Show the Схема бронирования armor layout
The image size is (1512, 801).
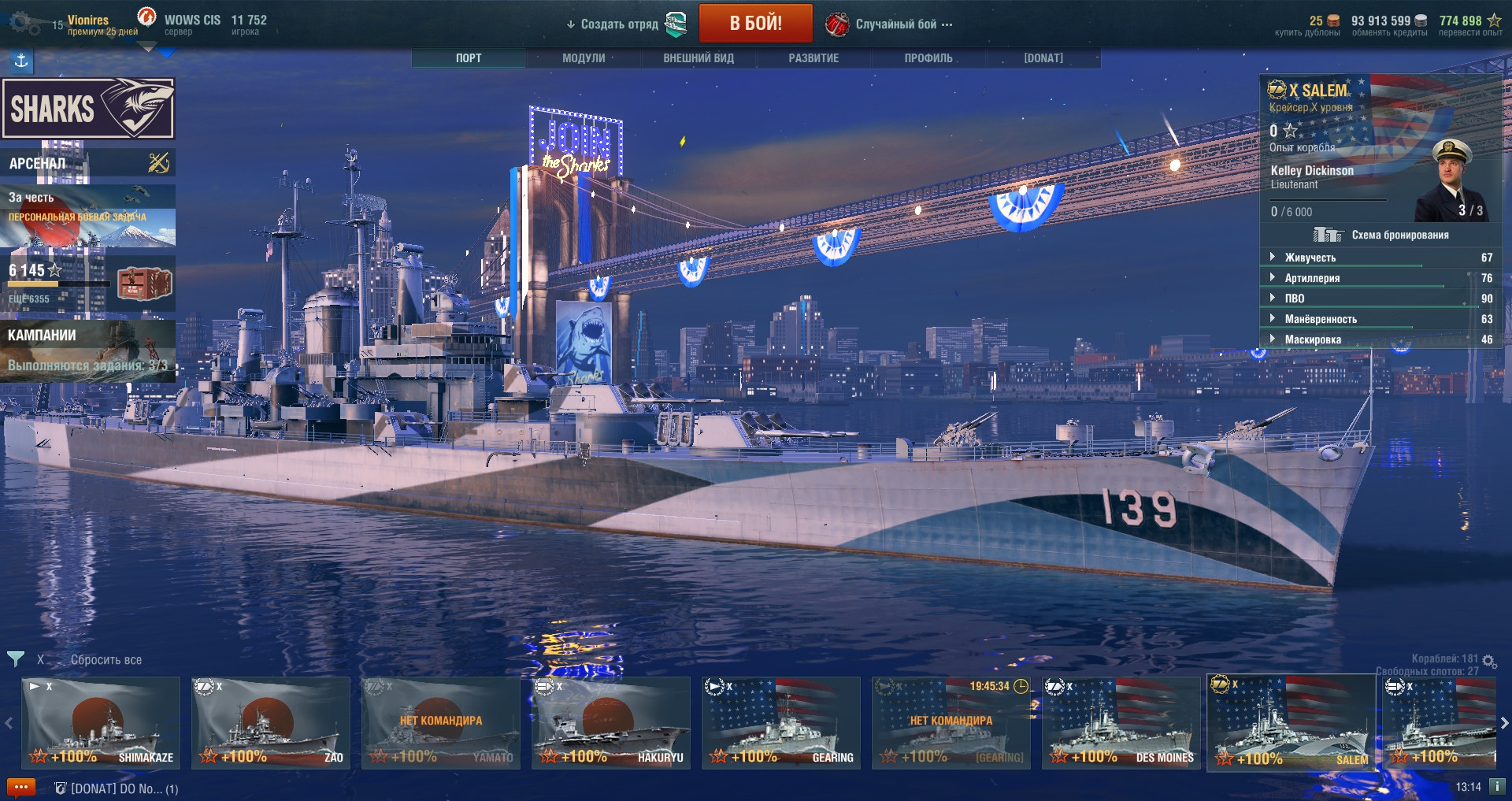1382,235
